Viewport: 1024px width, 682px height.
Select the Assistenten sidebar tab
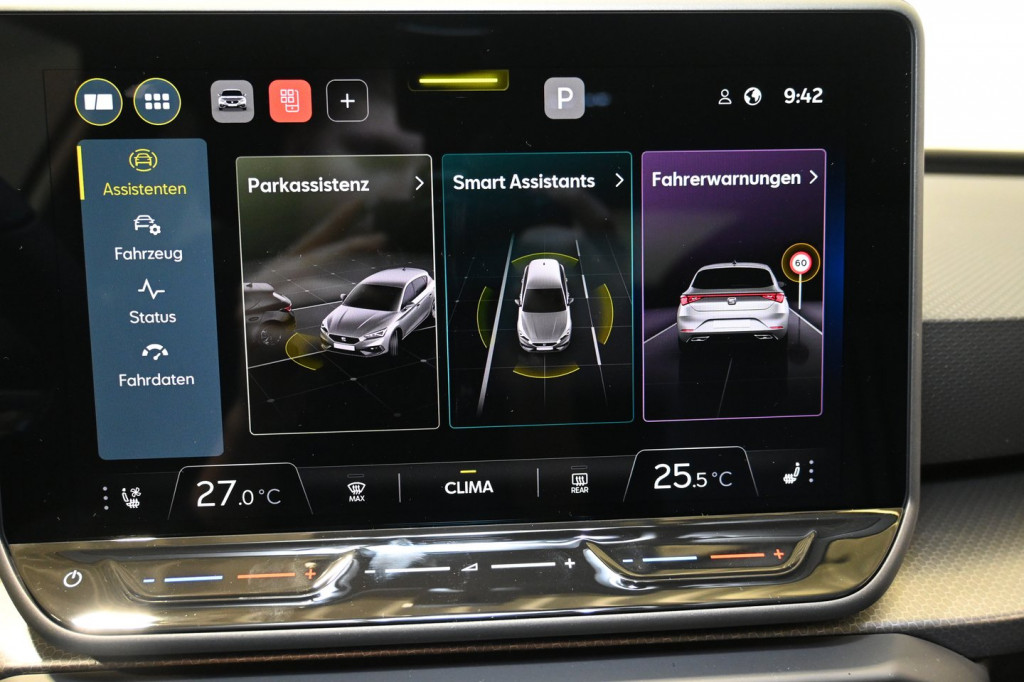[x=145, y=174]
